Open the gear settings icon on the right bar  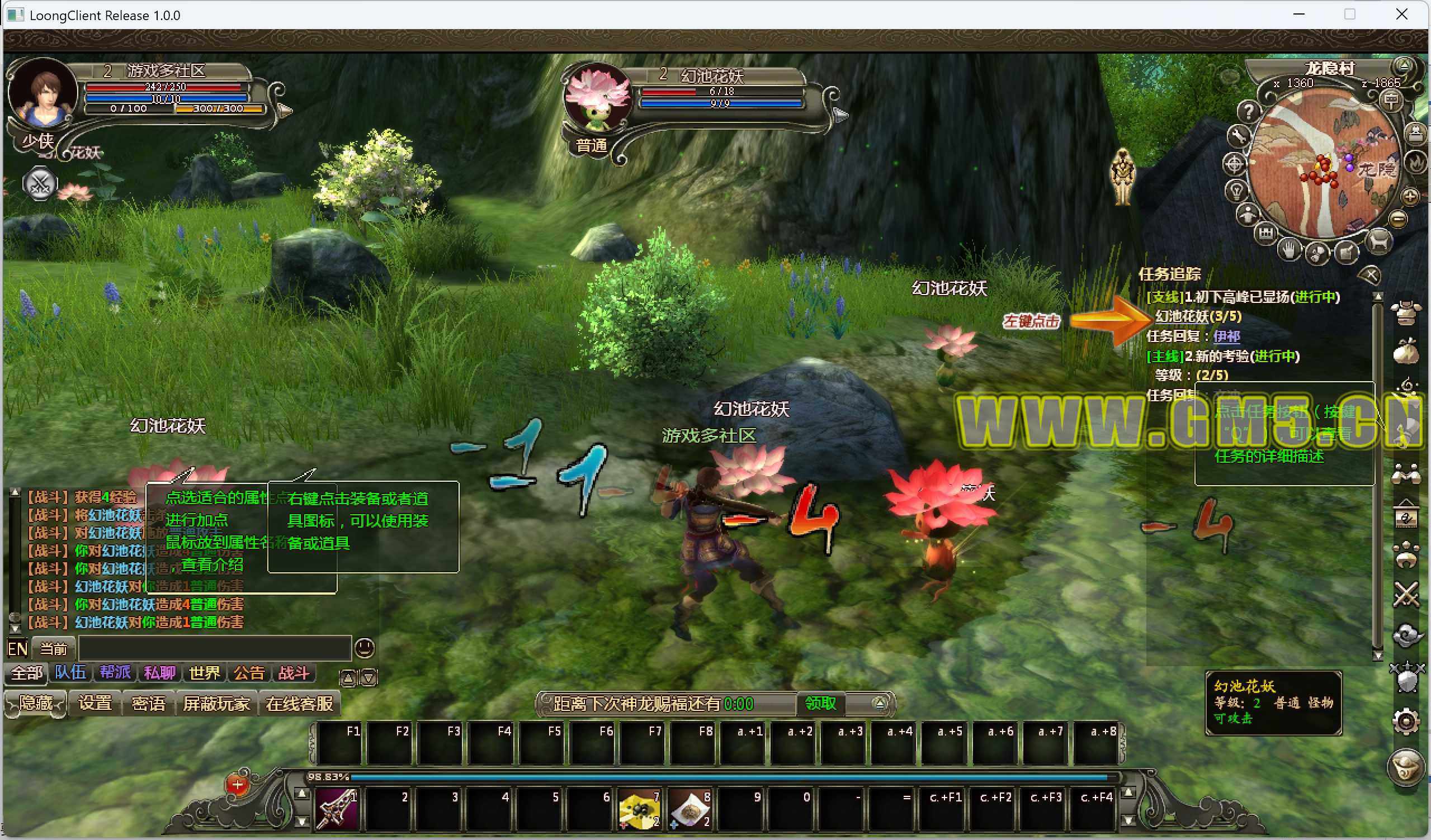(1406, 722)
